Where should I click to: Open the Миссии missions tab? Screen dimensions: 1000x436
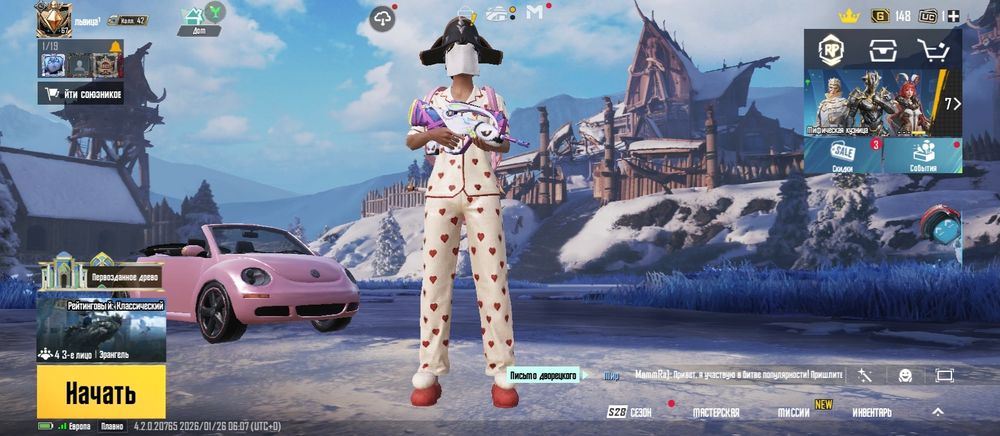(794, 412)
